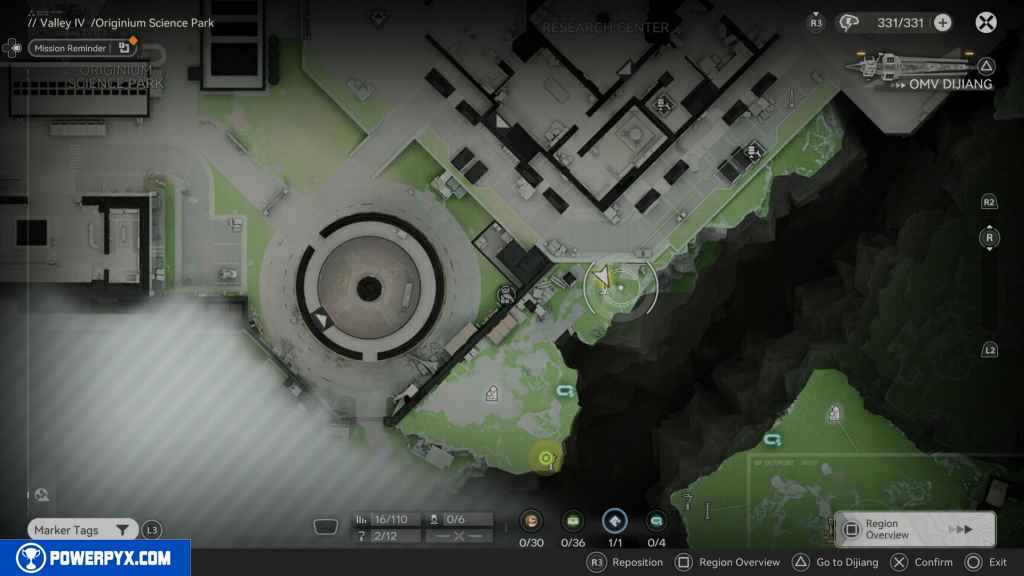The height and width of the screenshot is (576, 1024).
Task: Open the PowerPyx.com watermark link
Action: [x=95, y=558]
